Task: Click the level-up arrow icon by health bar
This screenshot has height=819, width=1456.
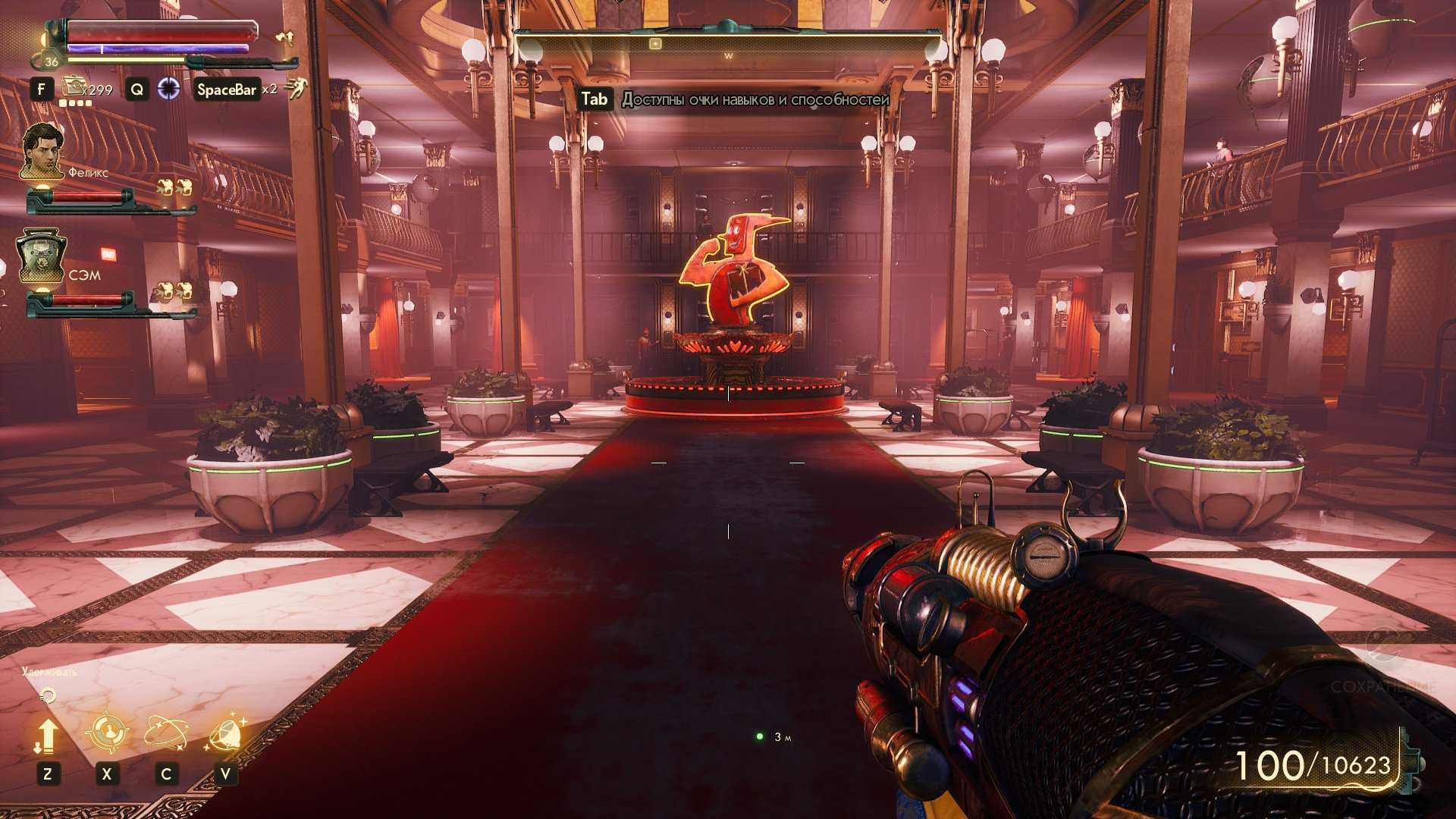Action: tap(284, 36)
